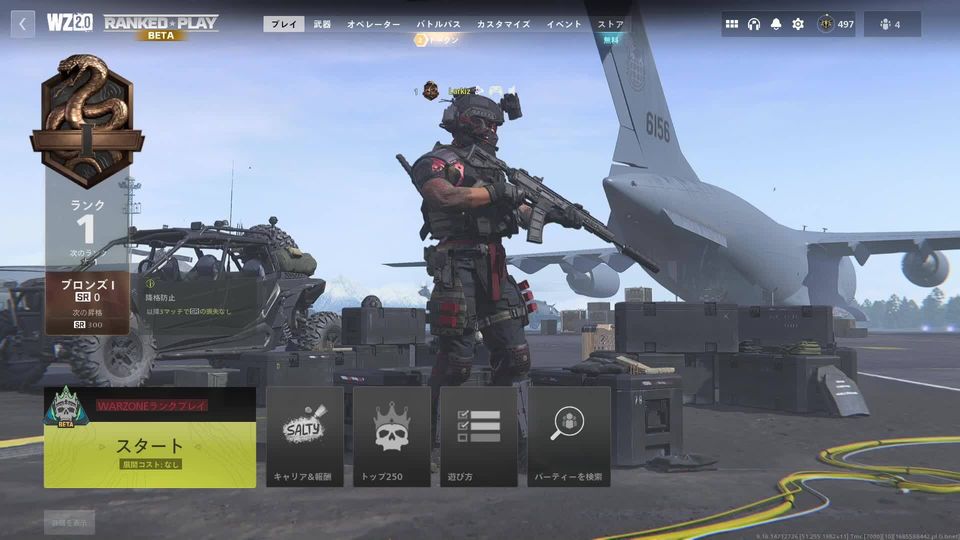Open the バトルパス tab
960x540 pixels.
click(x=438, y=24)
